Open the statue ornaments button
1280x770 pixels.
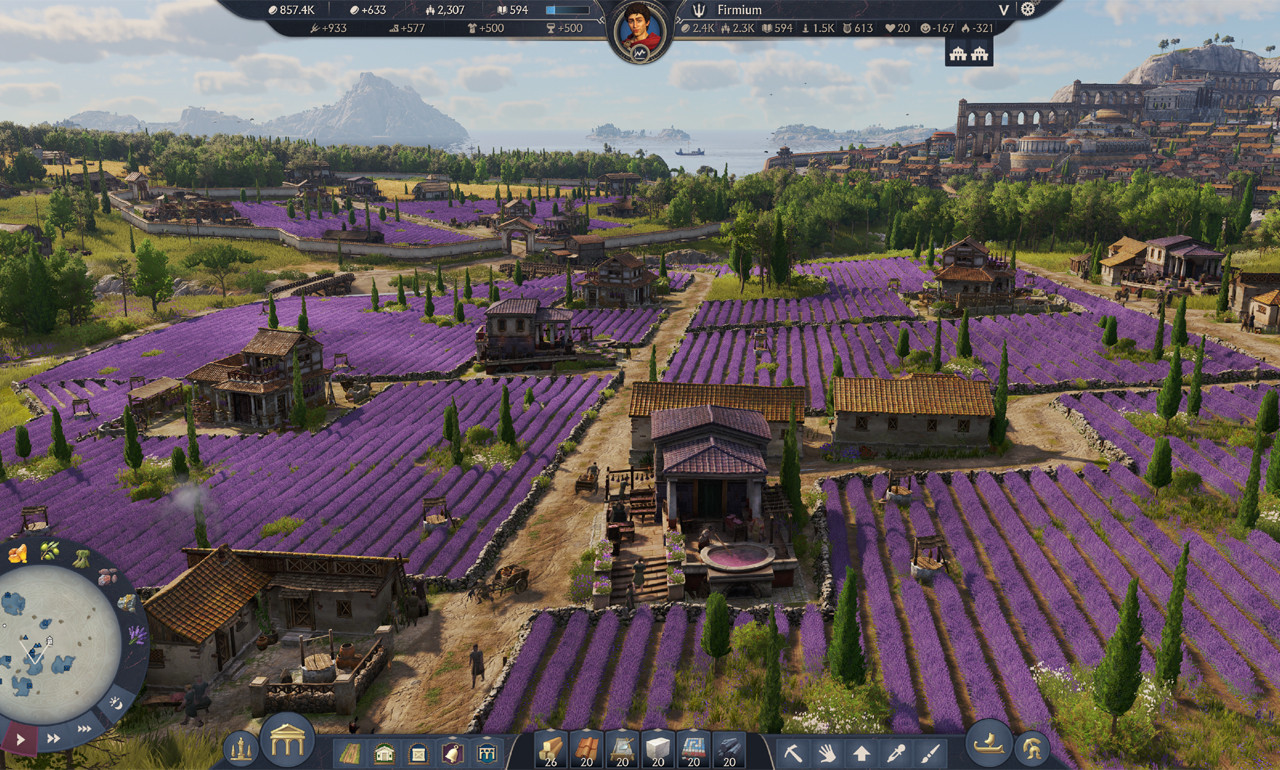[x=240, y=748]
